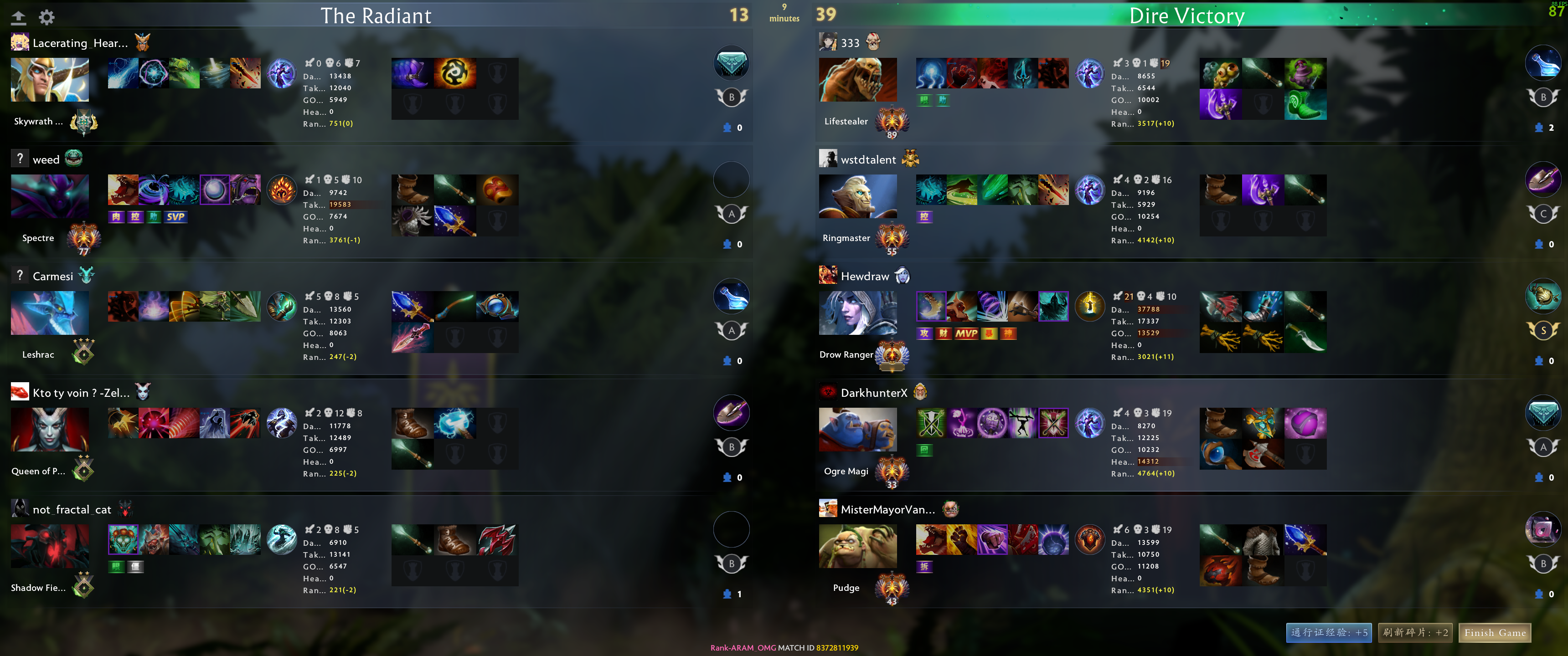Click the upload arrow icon
This screenshot has height=656, width=1568.
click(19, 17)
